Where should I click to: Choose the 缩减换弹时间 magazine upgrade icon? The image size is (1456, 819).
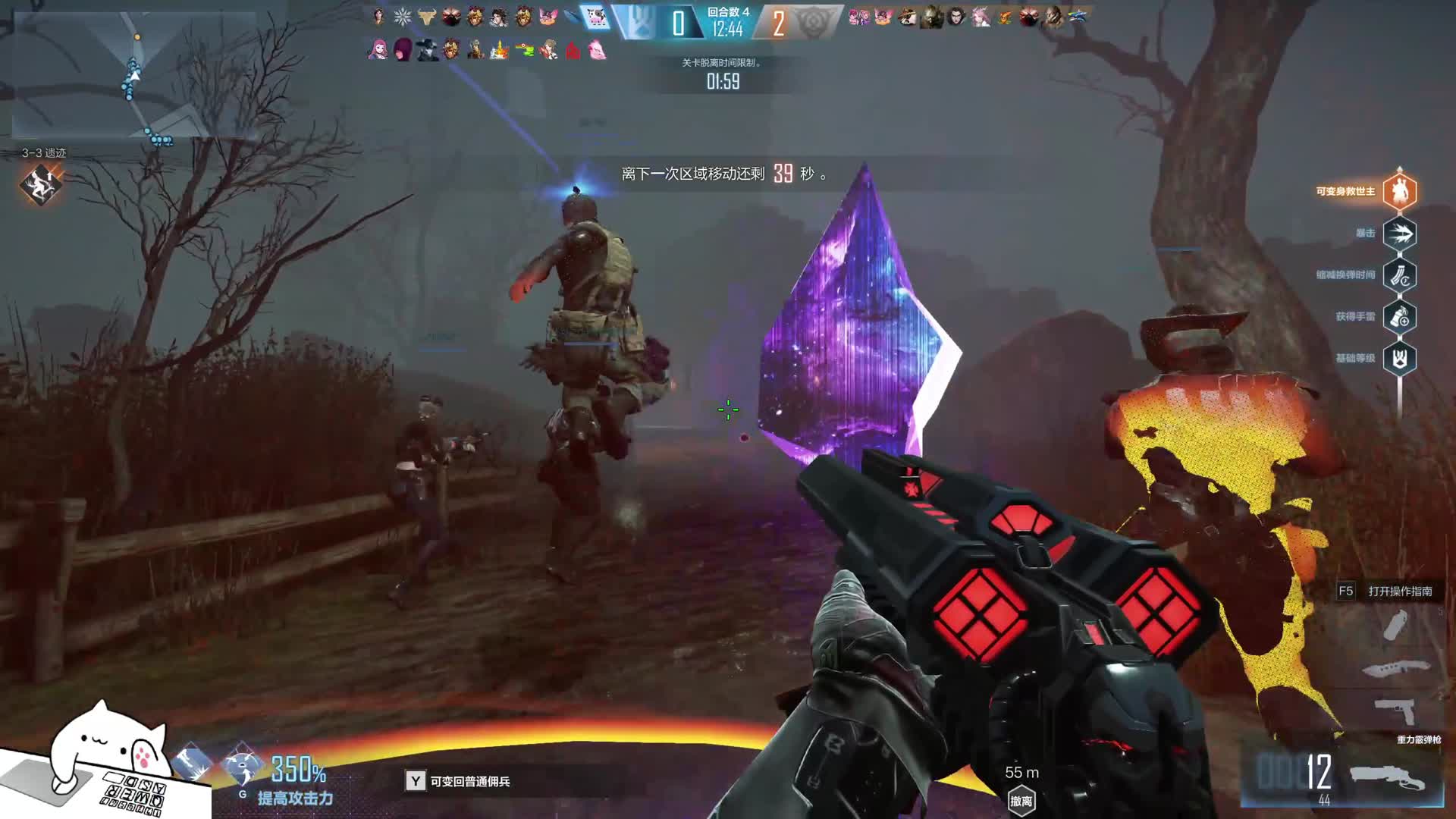[x=1399, y=275]
